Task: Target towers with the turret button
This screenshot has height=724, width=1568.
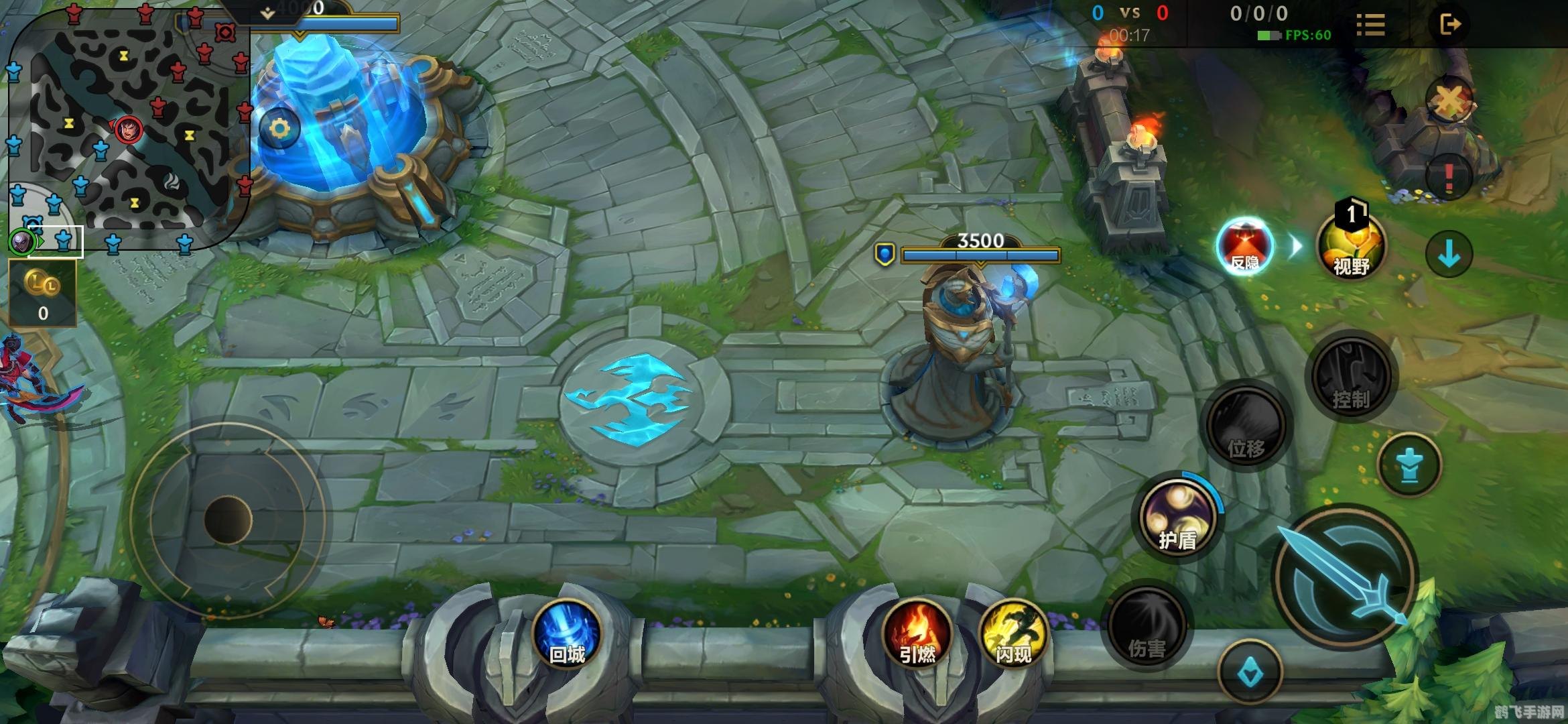Action: tap(1410, 465)
